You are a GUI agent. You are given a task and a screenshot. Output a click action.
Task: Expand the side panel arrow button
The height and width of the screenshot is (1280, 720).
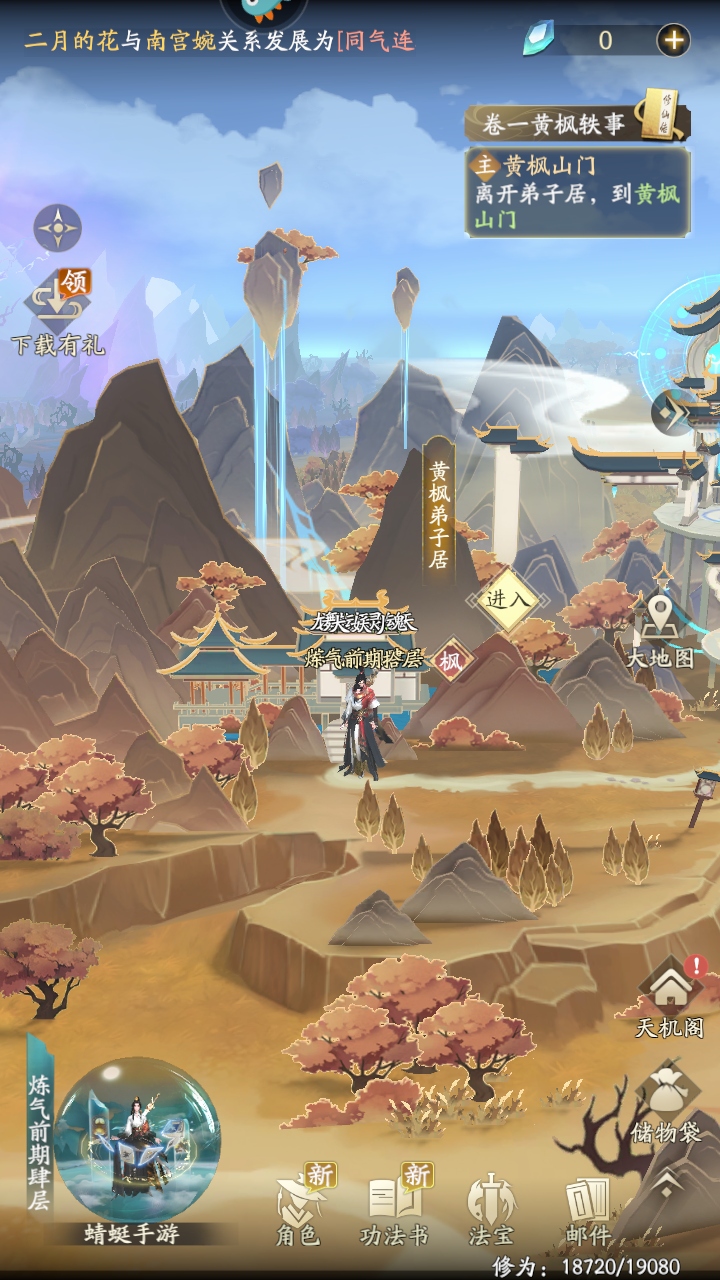670,412
